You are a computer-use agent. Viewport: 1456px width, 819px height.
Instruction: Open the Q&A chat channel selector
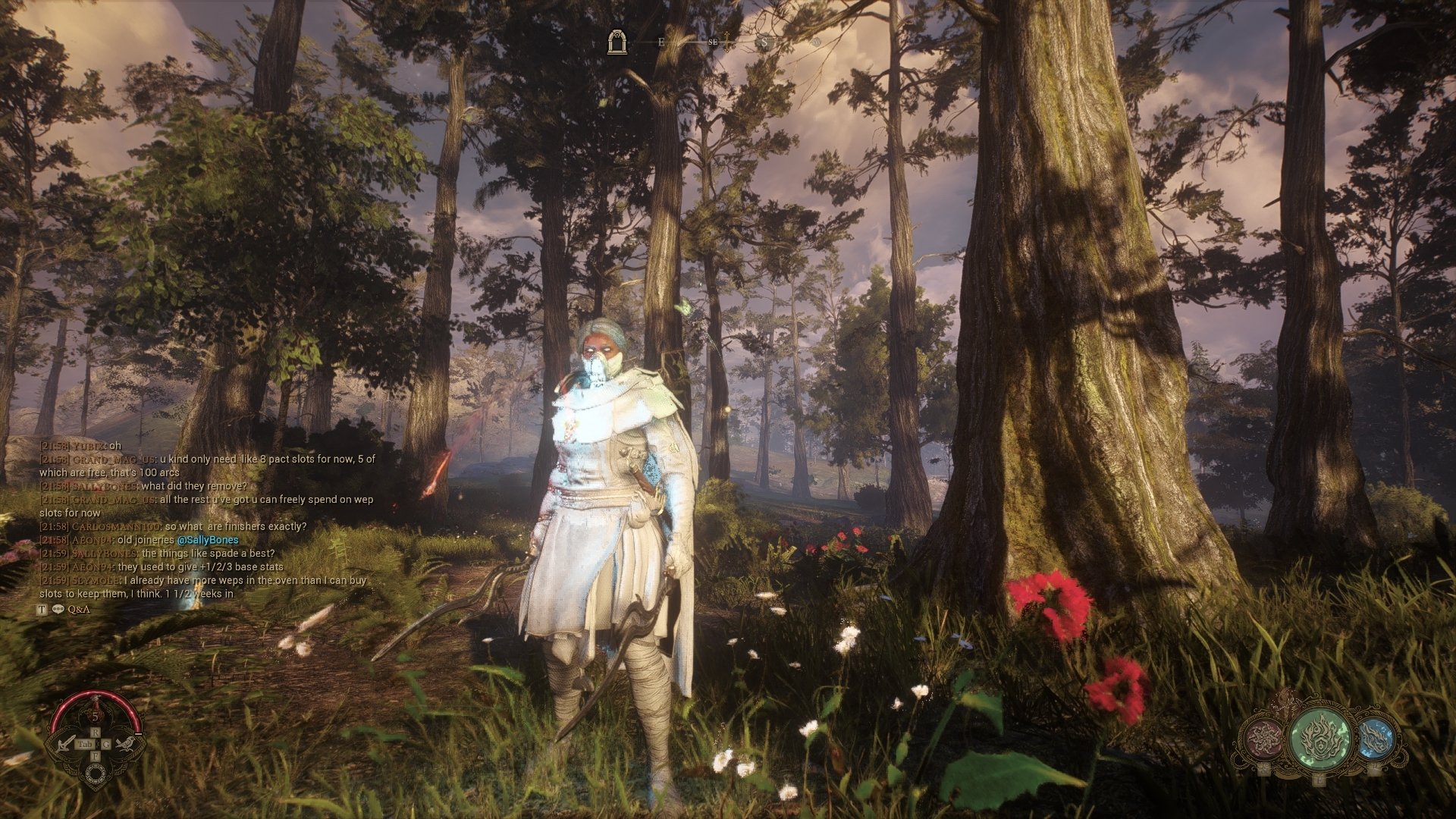coord(79,609)
